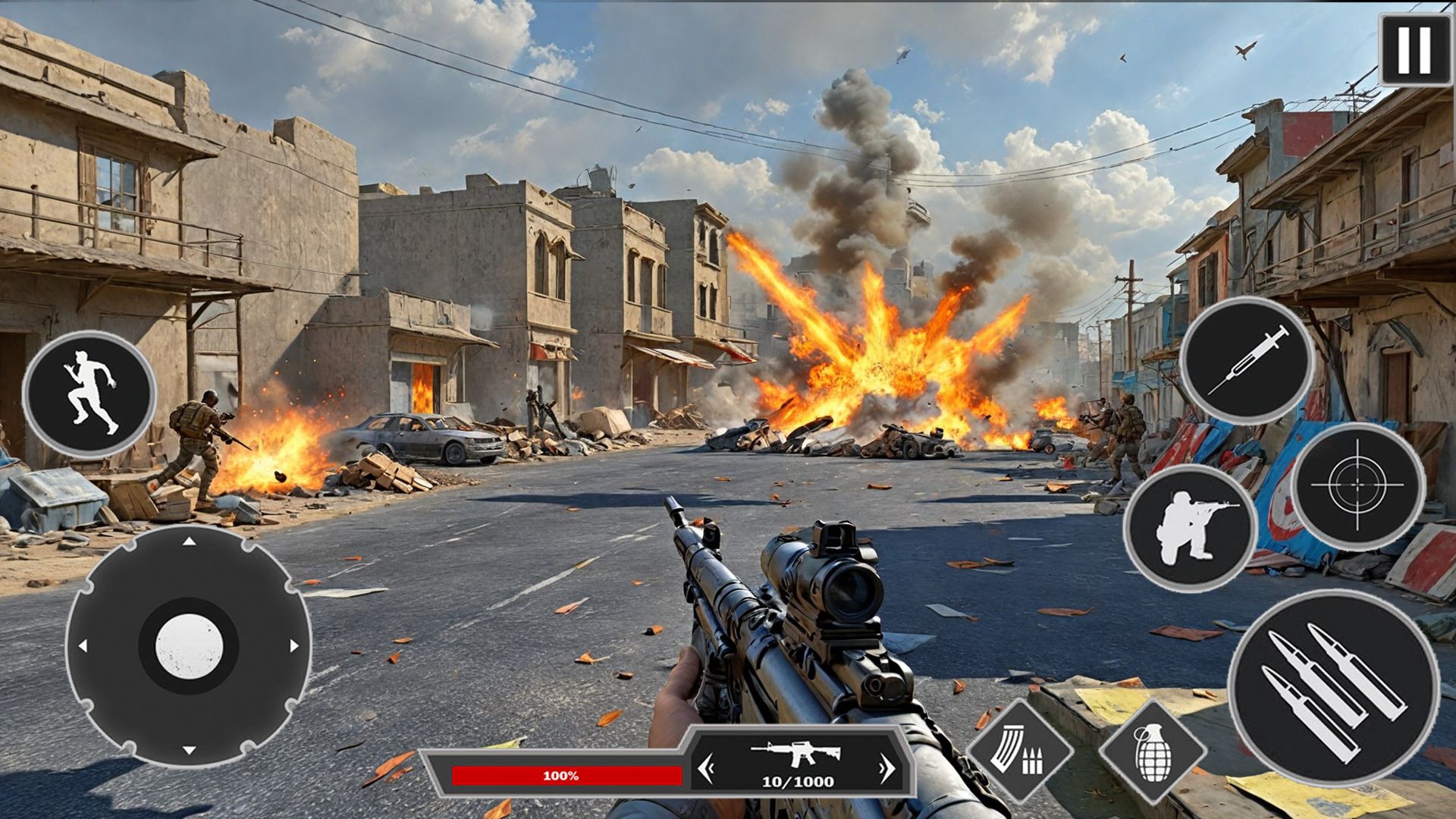Throw a grenade with the grenade button

click(1153, 752)
